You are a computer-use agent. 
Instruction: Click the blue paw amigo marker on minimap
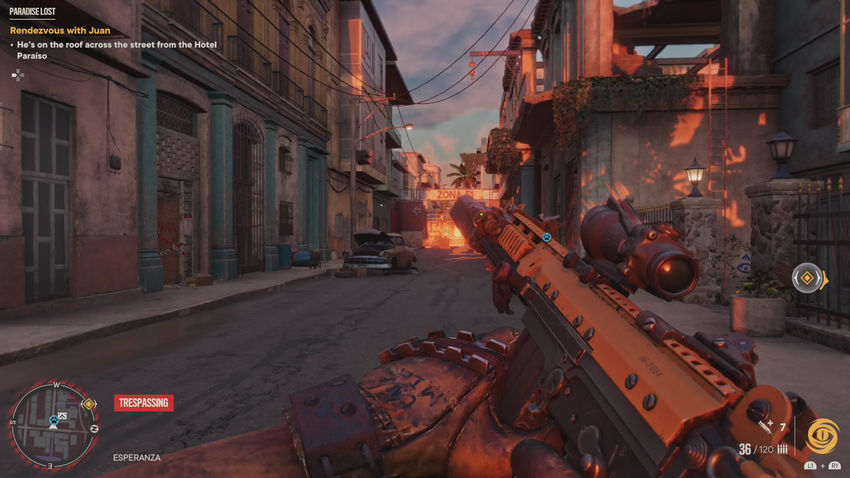tap(52, 421)
